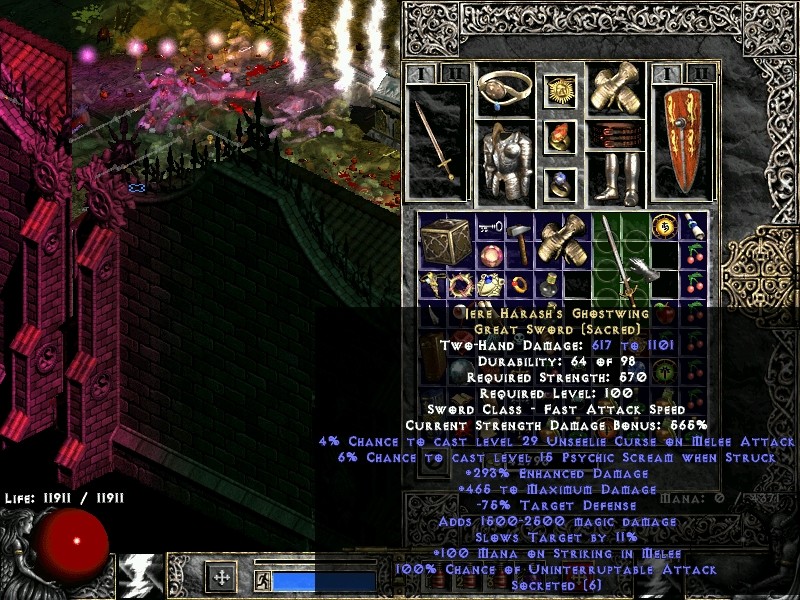Click the equipped orange kite shield
The width and height of the screenshot is (800, 600).
tap(684, 140)
